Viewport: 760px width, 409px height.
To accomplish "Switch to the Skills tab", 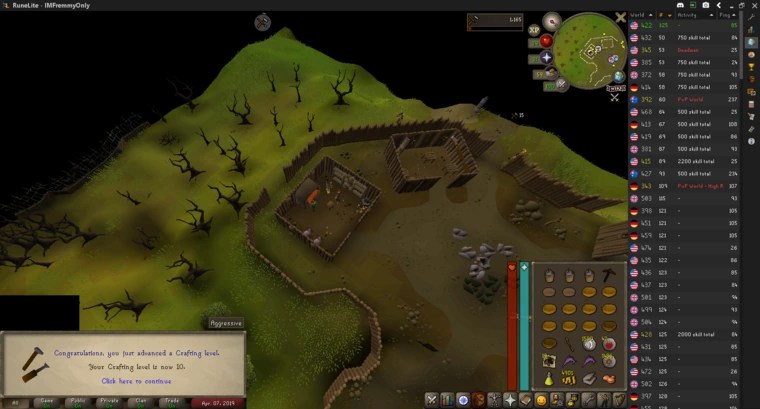I will [447, 400].
